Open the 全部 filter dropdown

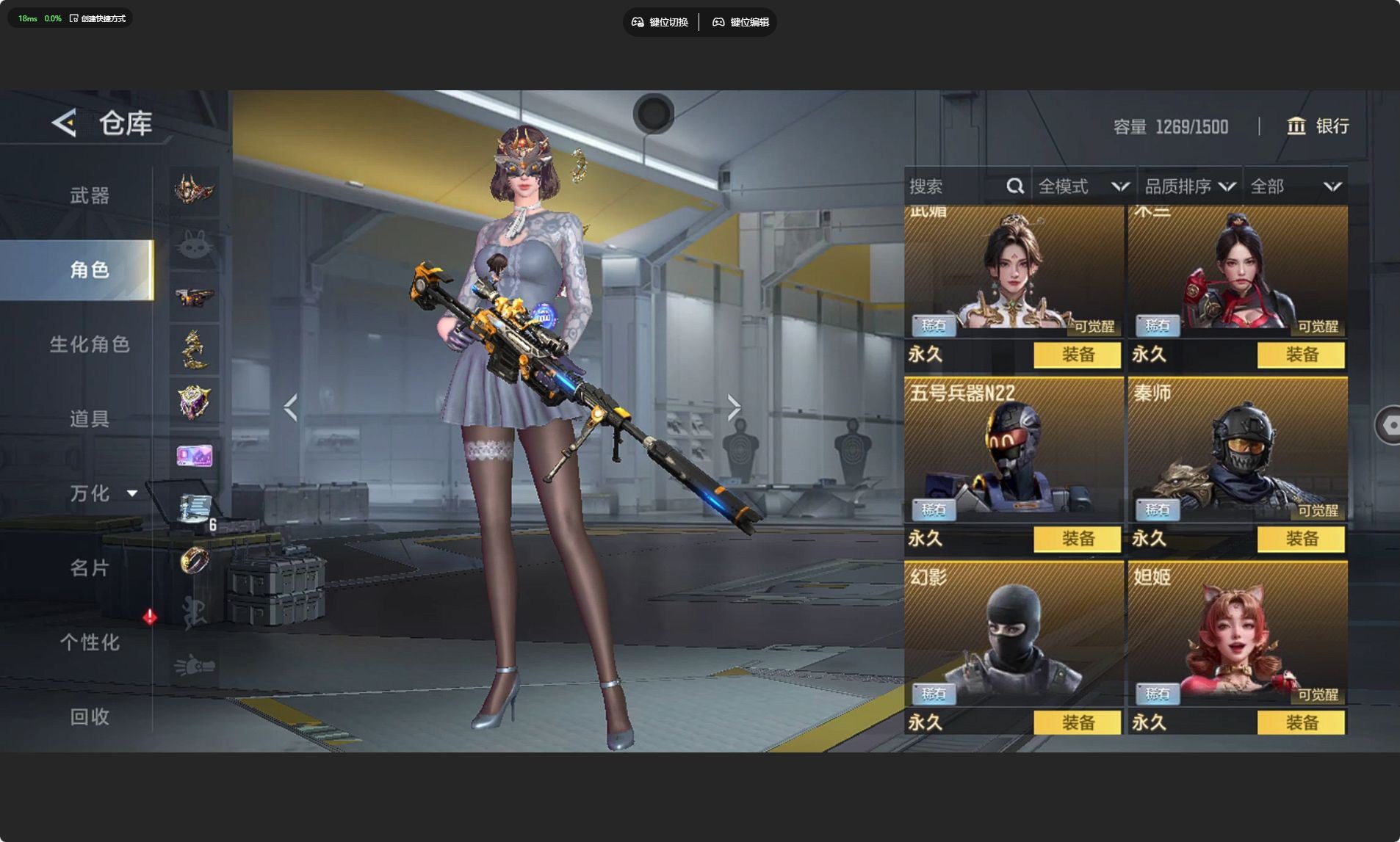1296,186
